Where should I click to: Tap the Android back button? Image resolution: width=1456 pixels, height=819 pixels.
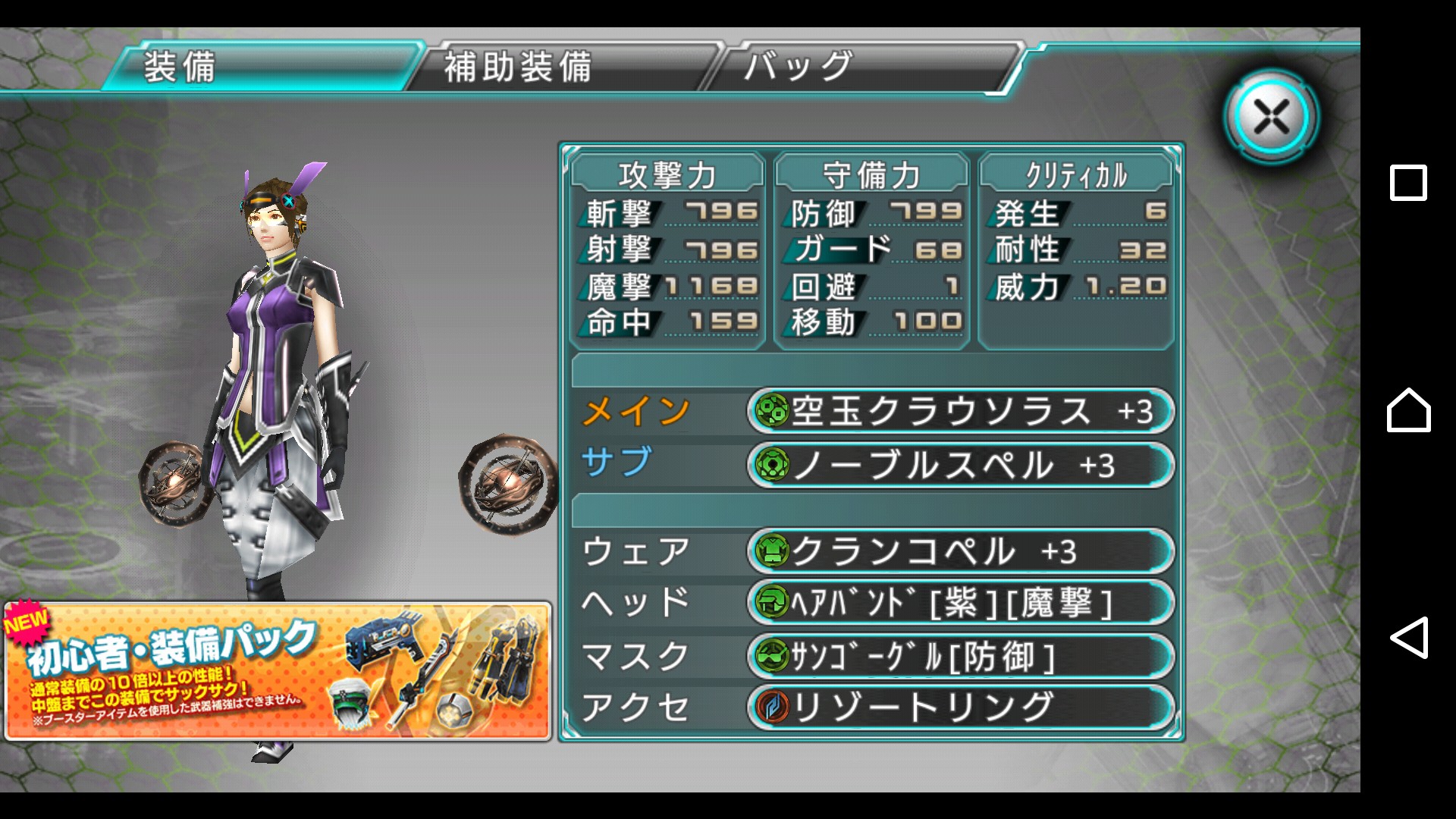click(1408, 638)
